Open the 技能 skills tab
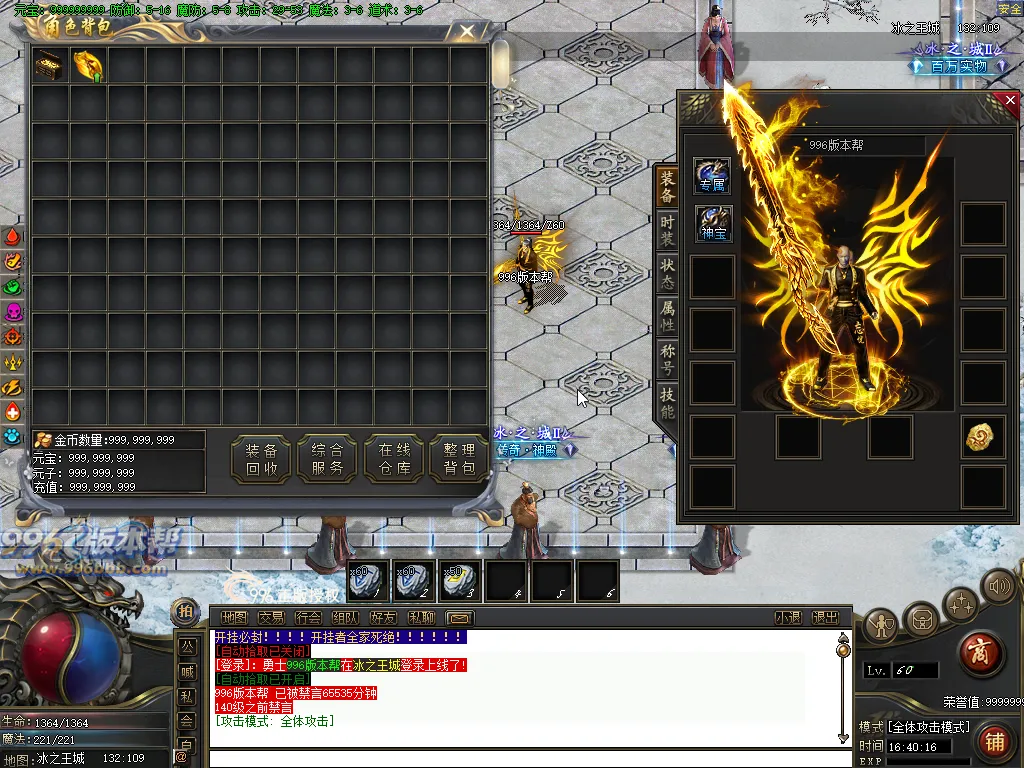The width and height of the screenshot is (1024, 768). click(x=667, y=402)
